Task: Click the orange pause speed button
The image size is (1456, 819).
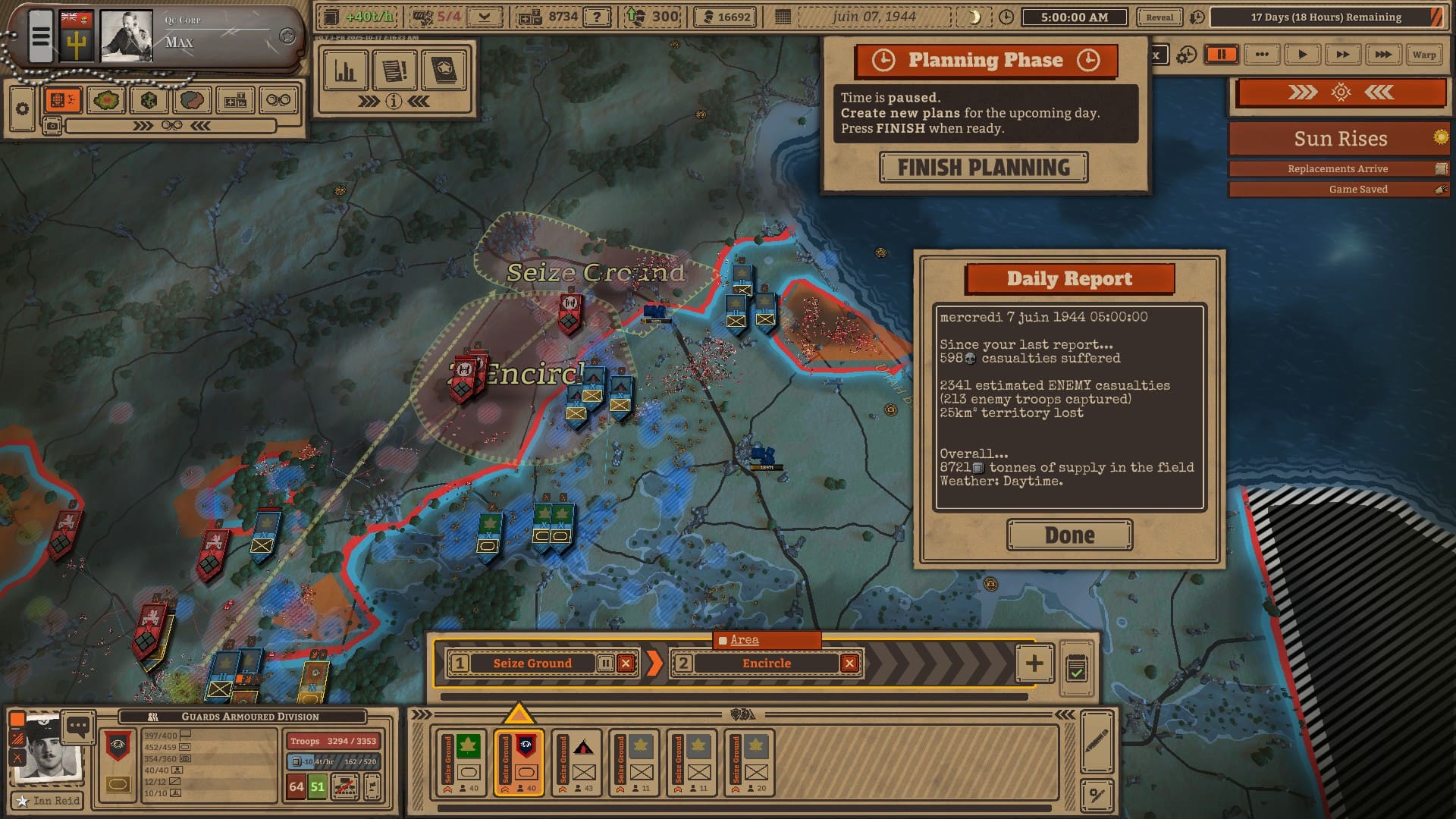Action: pos(1222,55)
